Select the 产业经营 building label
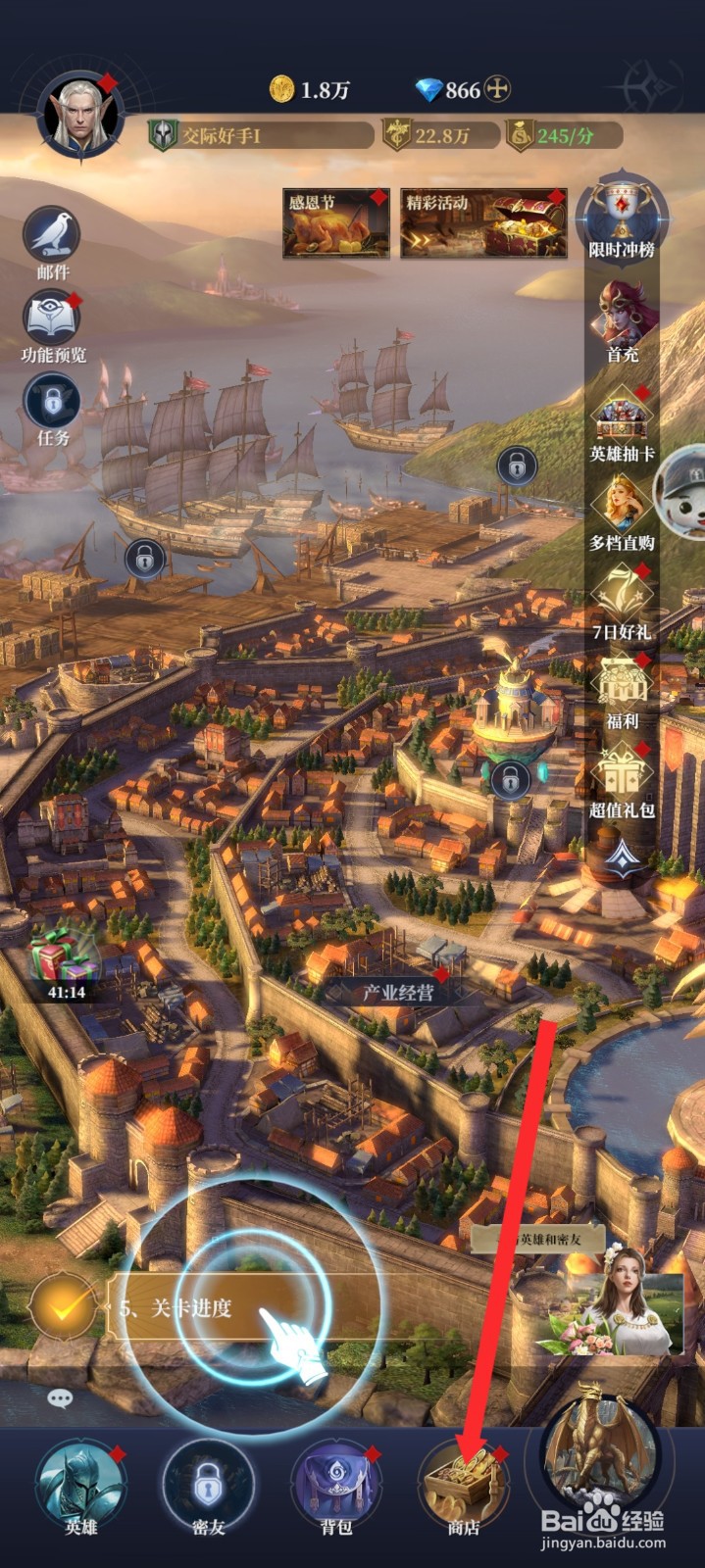The width and height of the screenshot is (705, 1568). (x=397, y=992)
